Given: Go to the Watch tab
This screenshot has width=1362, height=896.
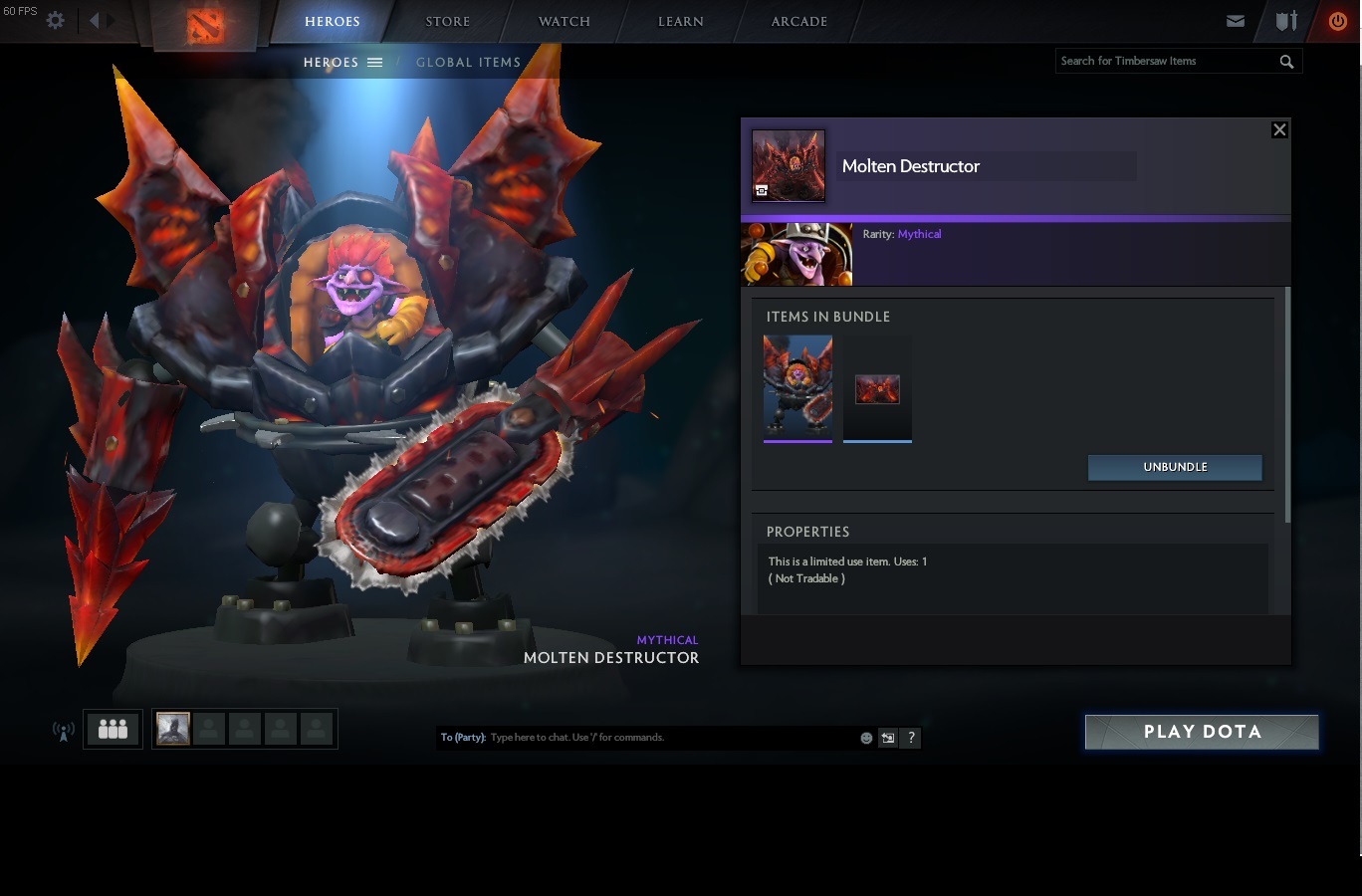Looking at the screenshot, I should pos(565,21).
